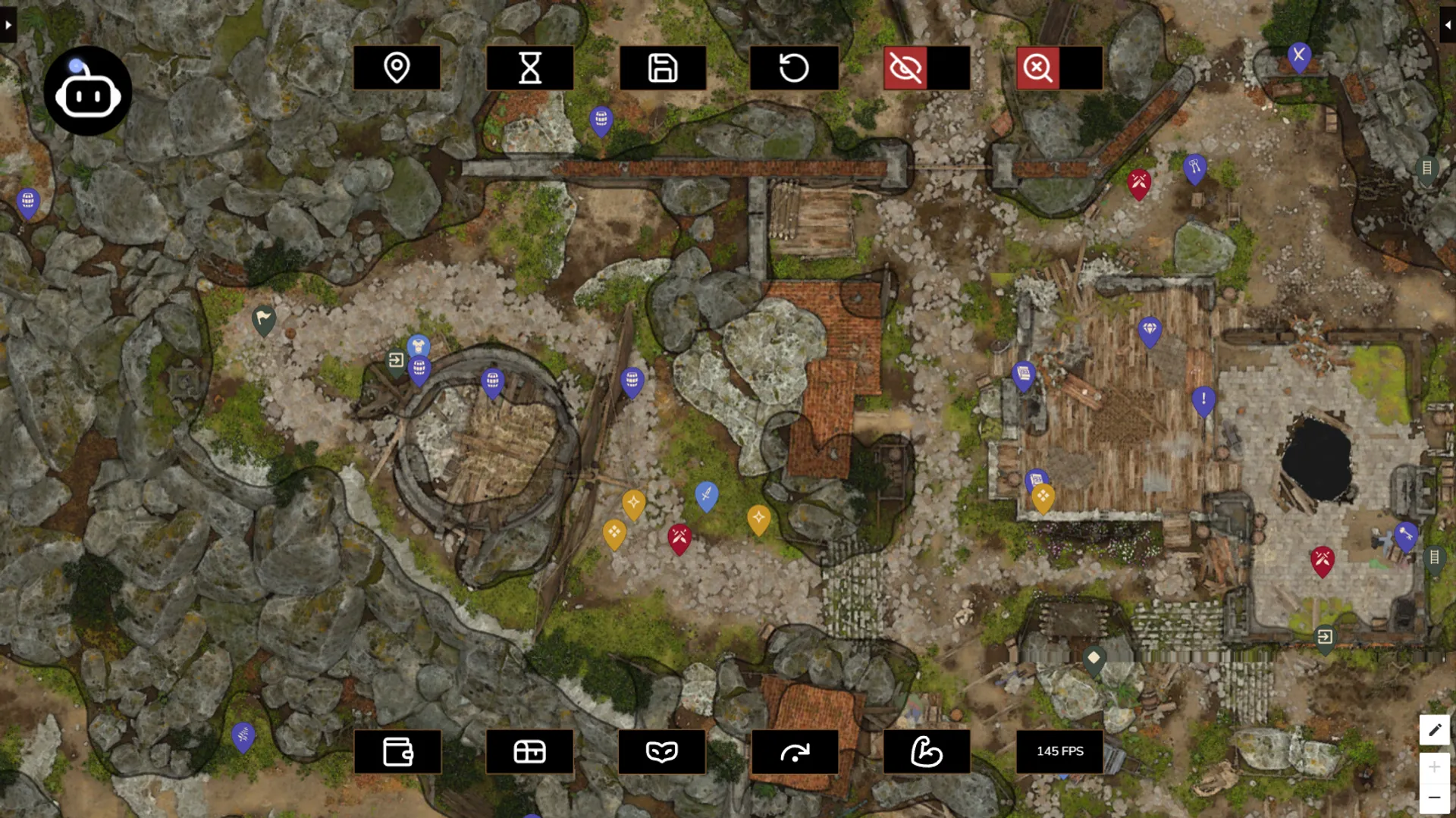
Task: Open the wallet button
Action: (397, 751)
